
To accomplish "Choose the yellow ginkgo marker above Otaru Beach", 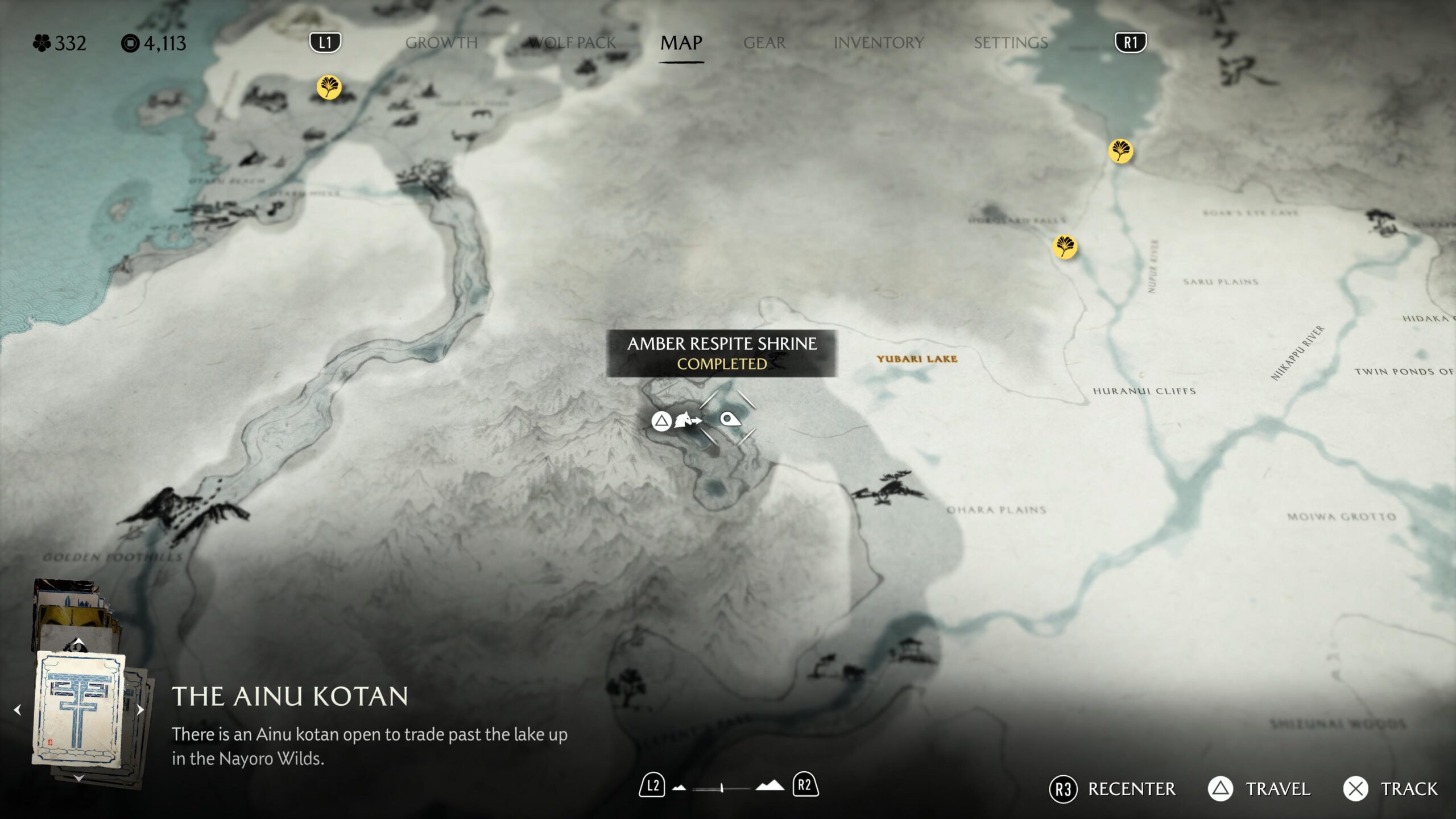I will [329, 88].
